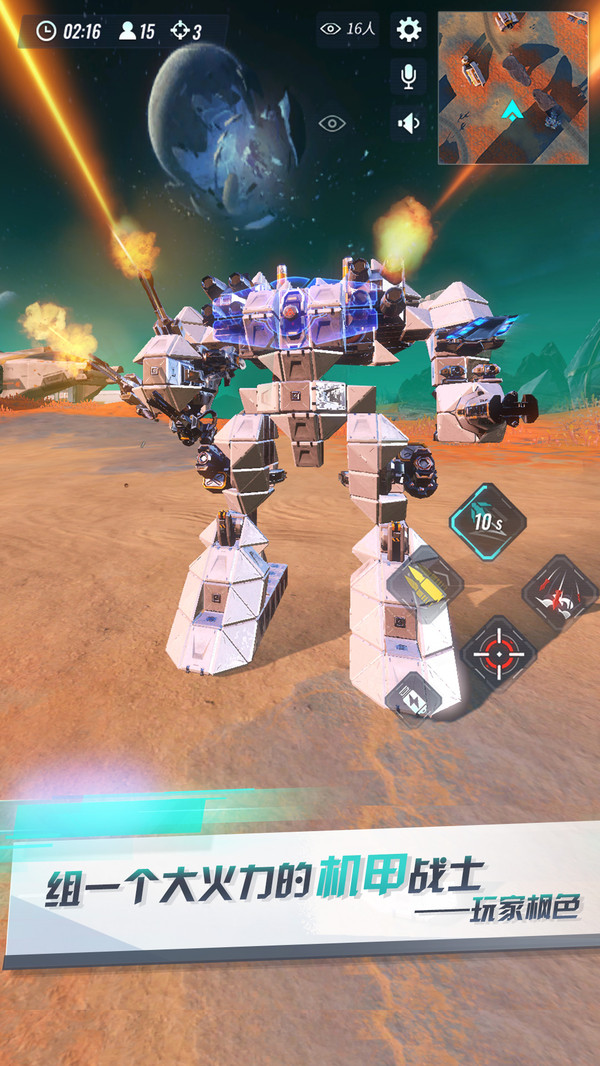Viewport: 600px width, 1066px height.
Task: Show the 16-spectators viewer list
Action: pyautogui.click(x=346, y=30)
